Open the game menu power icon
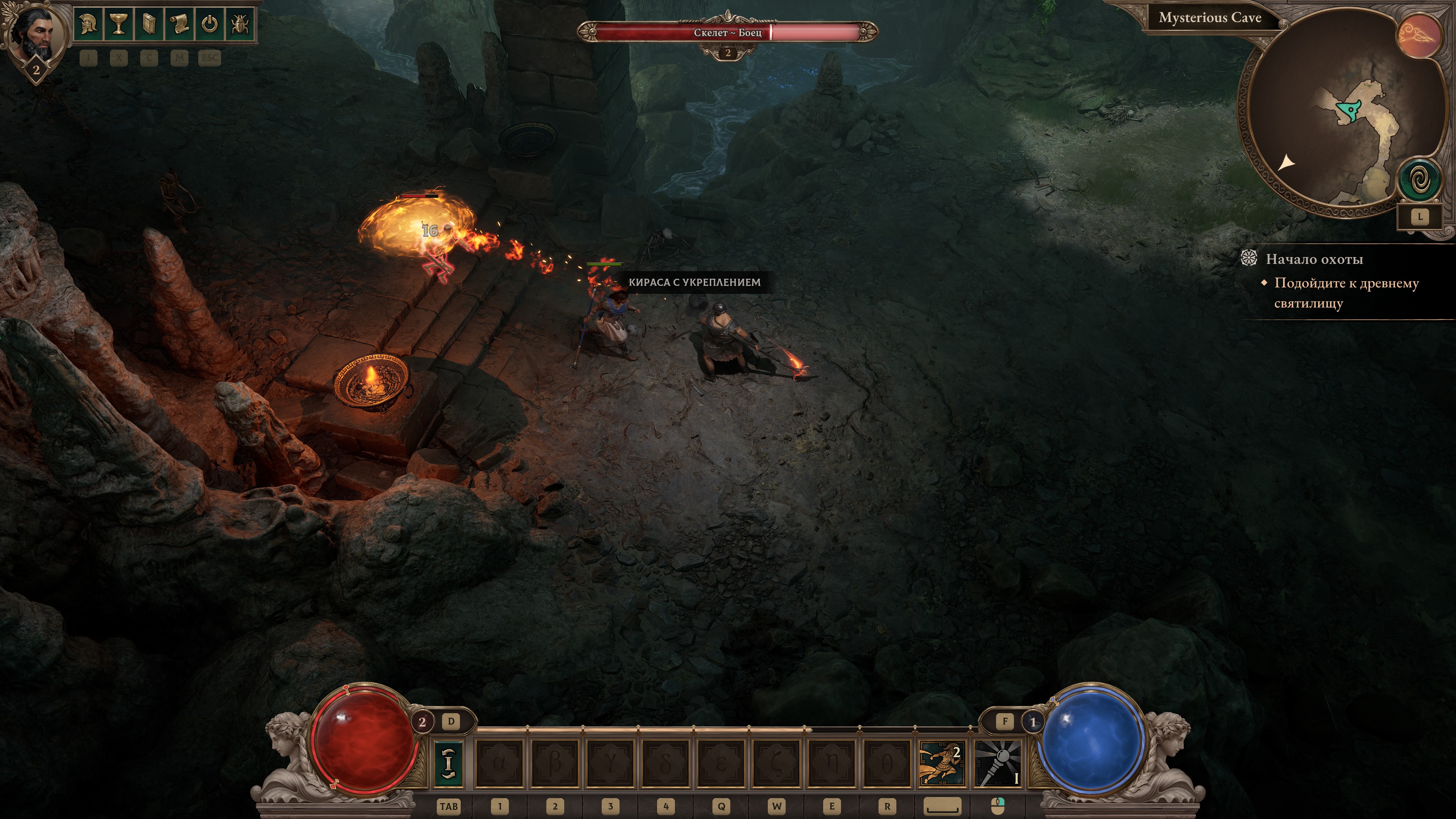This screenshot has height=819, width=1456. [x=210, y=24]
